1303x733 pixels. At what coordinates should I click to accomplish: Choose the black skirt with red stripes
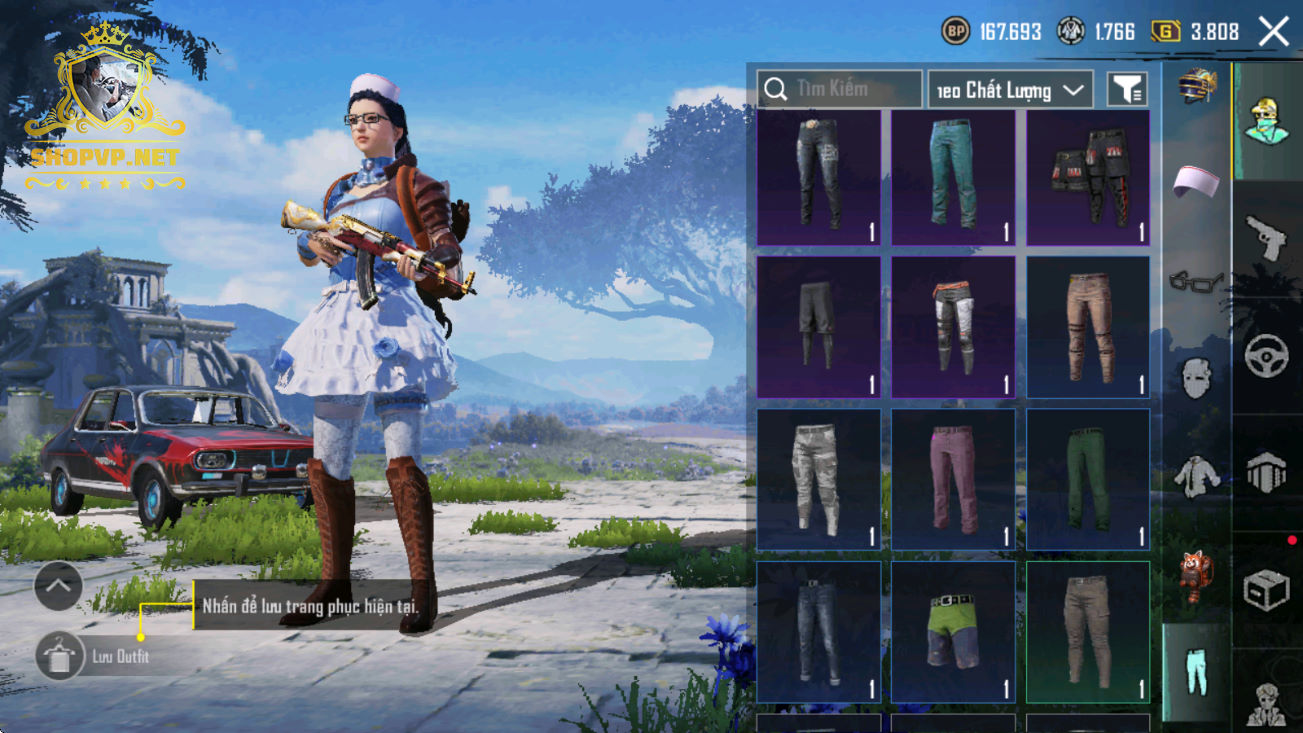click(x=1087, y=177)
